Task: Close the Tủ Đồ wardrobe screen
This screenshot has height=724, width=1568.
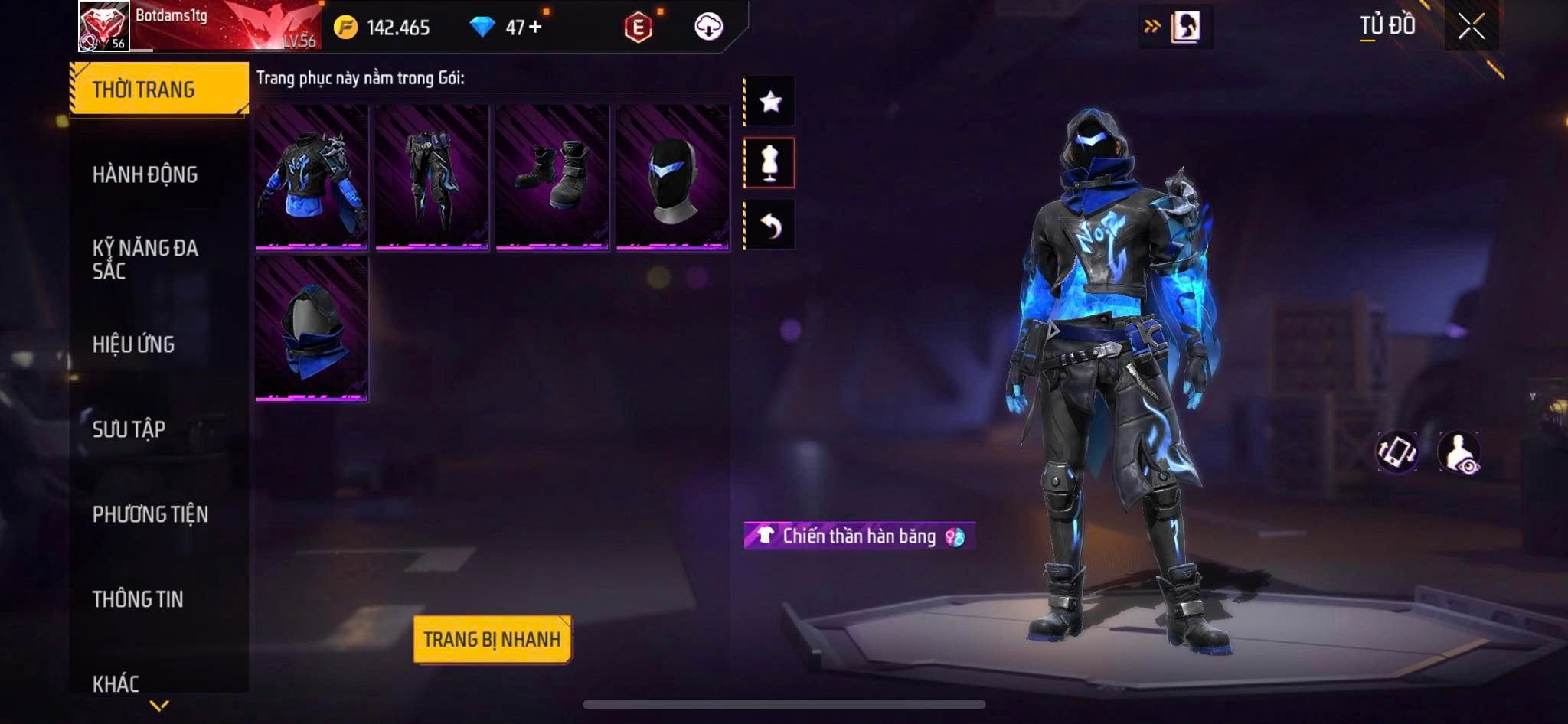Action: tap(1471, 28)
